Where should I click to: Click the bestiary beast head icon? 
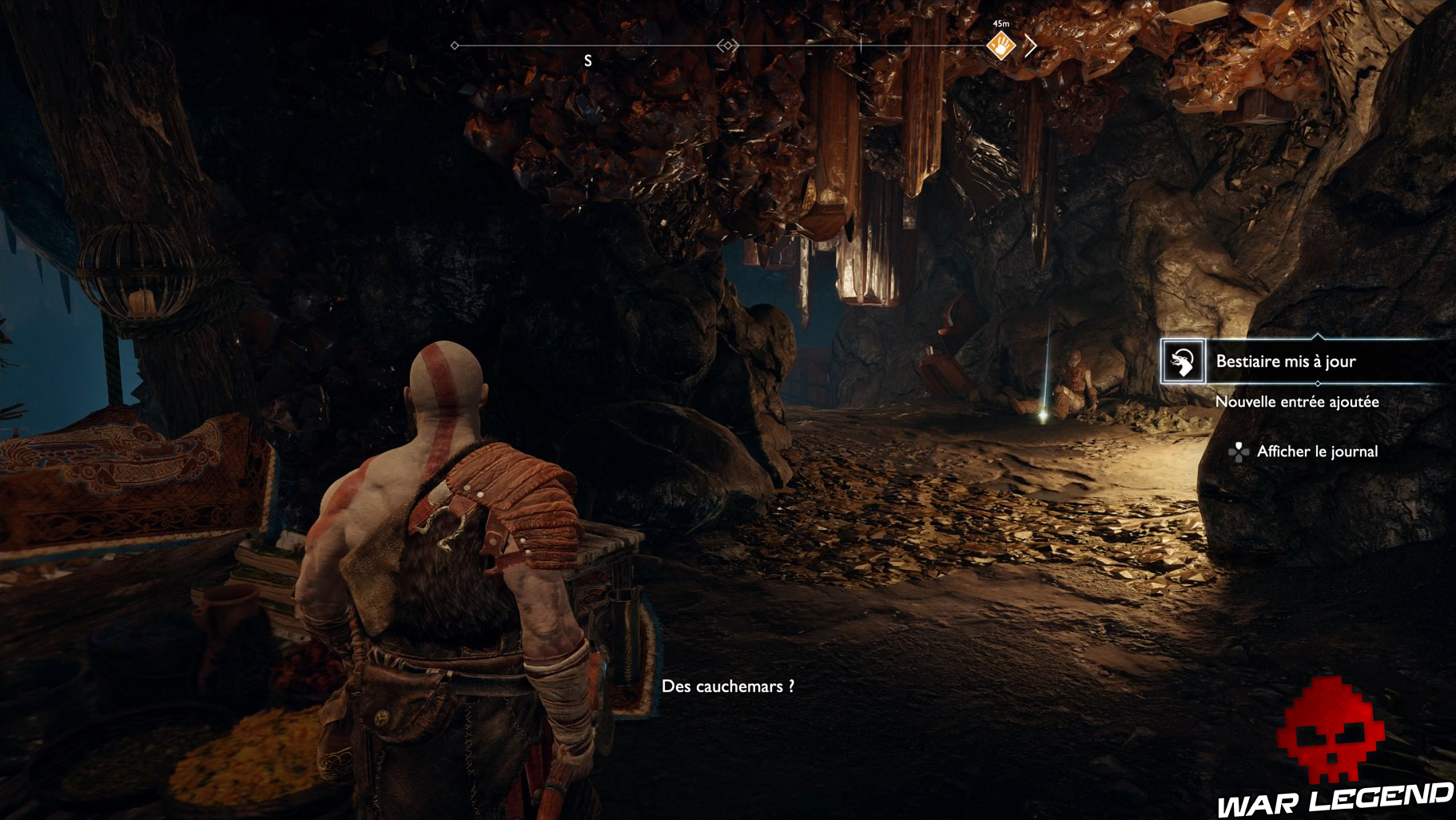click(x=1183, y=362)
